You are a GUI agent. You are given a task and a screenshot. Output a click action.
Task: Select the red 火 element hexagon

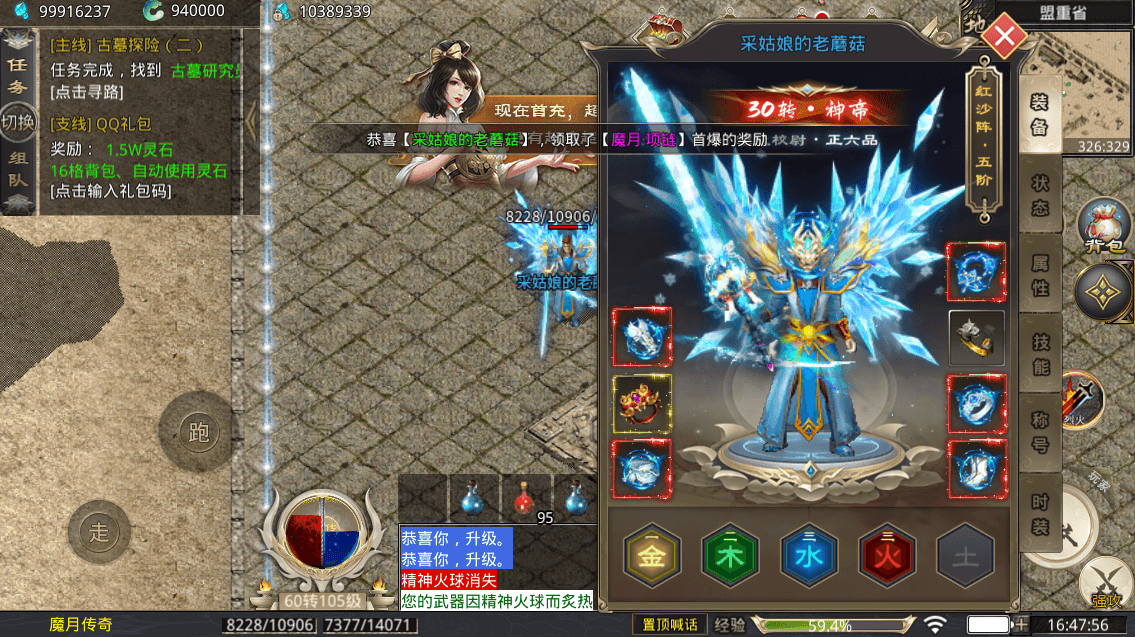click(x=887, y=557)
